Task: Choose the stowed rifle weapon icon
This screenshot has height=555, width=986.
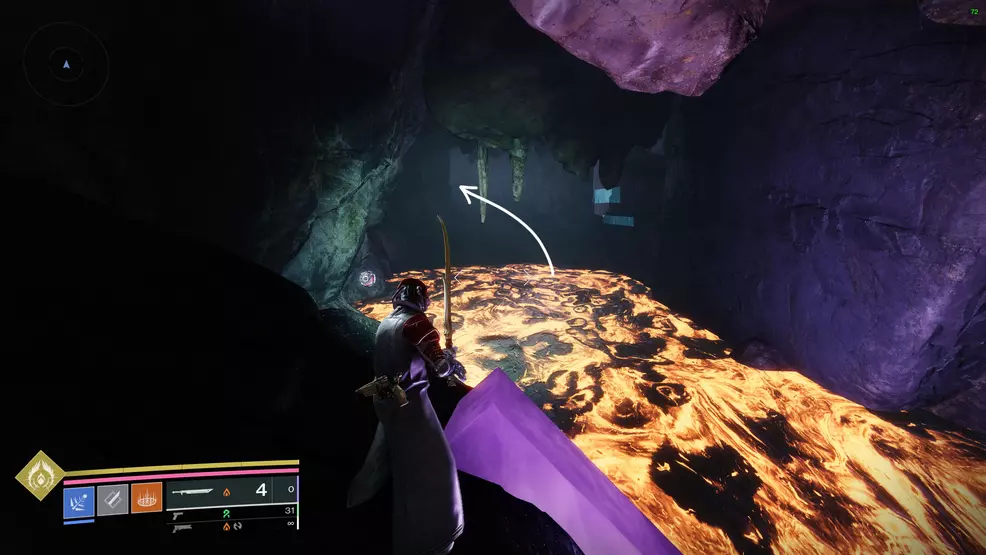Action: (x=182, y=527)
